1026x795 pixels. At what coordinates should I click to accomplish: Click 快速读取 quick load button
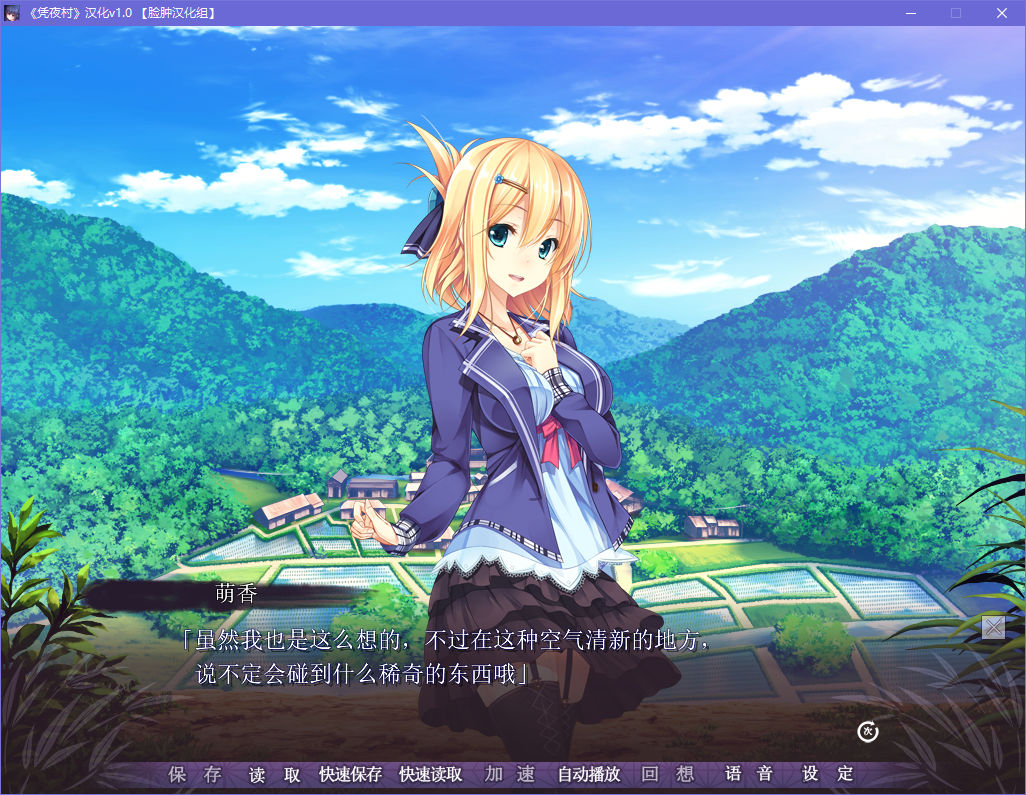[x=430, y=774]
